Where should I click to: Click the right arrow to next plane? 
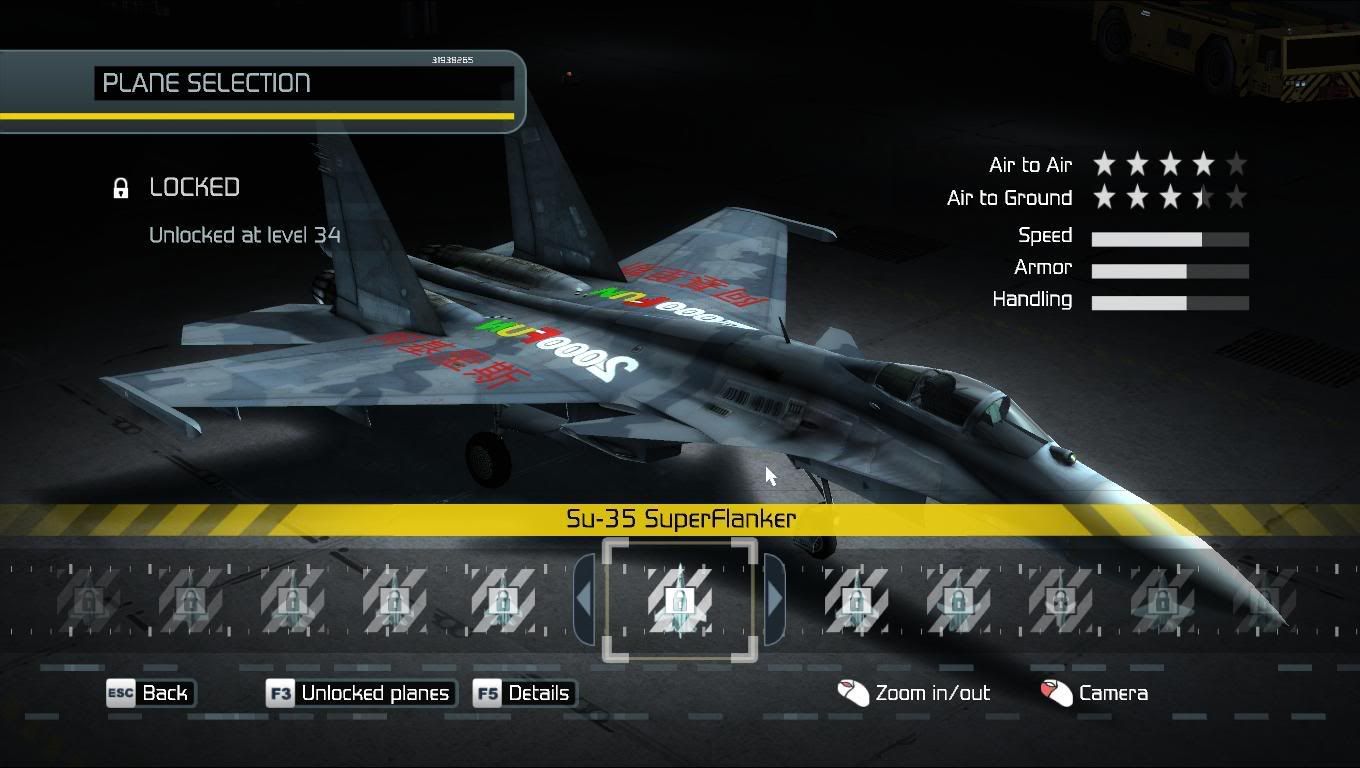click(x=774, y=600)
